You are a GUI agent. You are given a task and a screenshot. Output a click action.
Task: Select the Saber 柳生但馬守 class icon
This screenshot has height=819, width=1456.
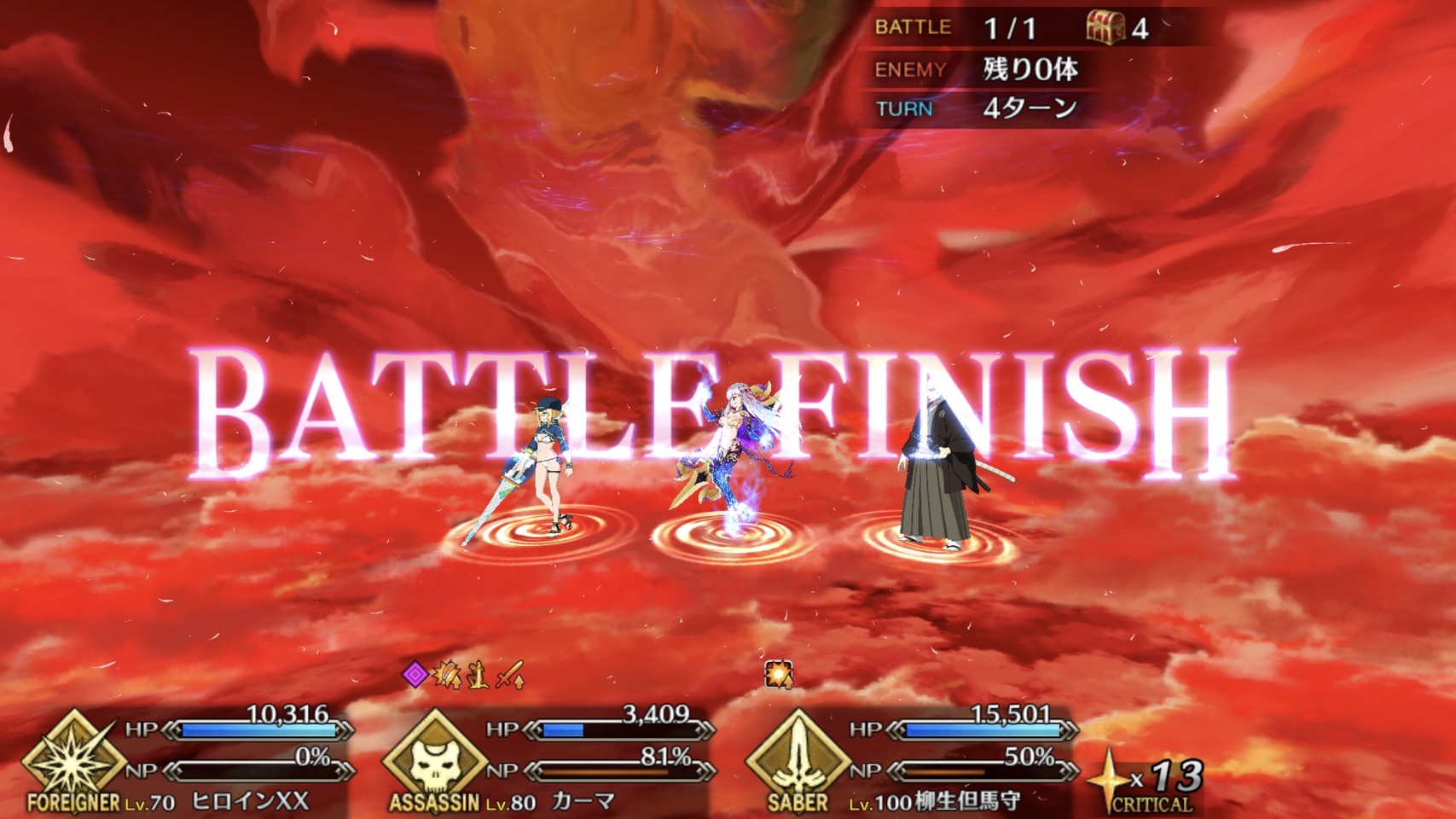click(x=797, y=758)
